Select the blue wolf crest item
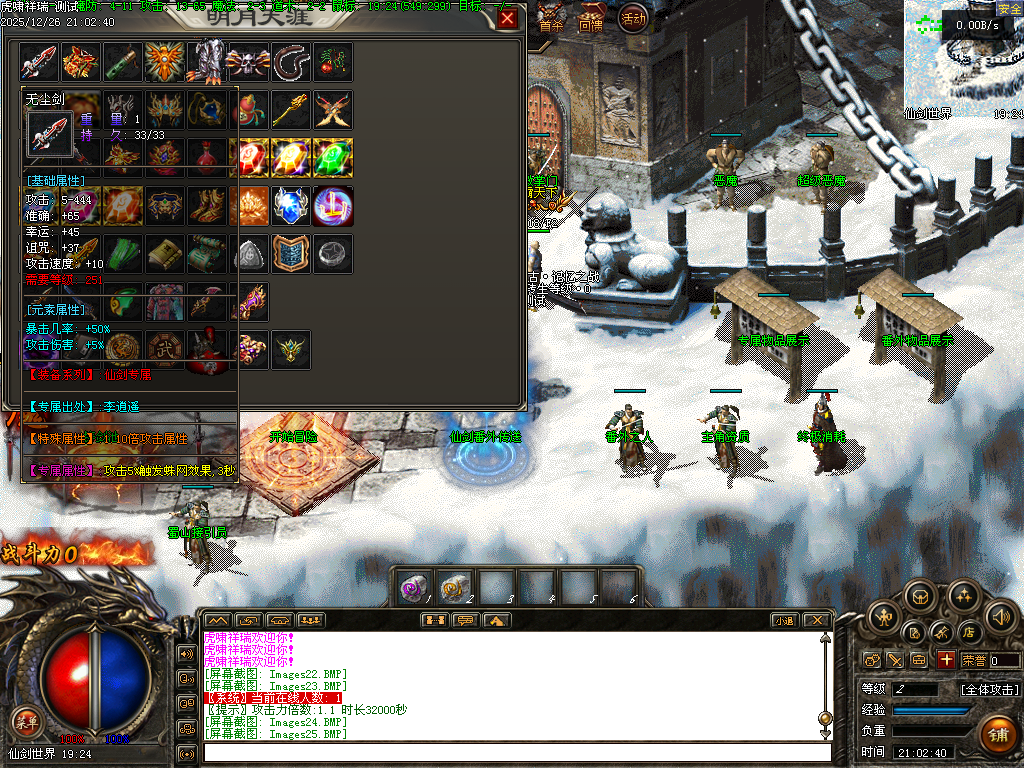The height and width of the screenshot is (768, 1024). point(291,205)
